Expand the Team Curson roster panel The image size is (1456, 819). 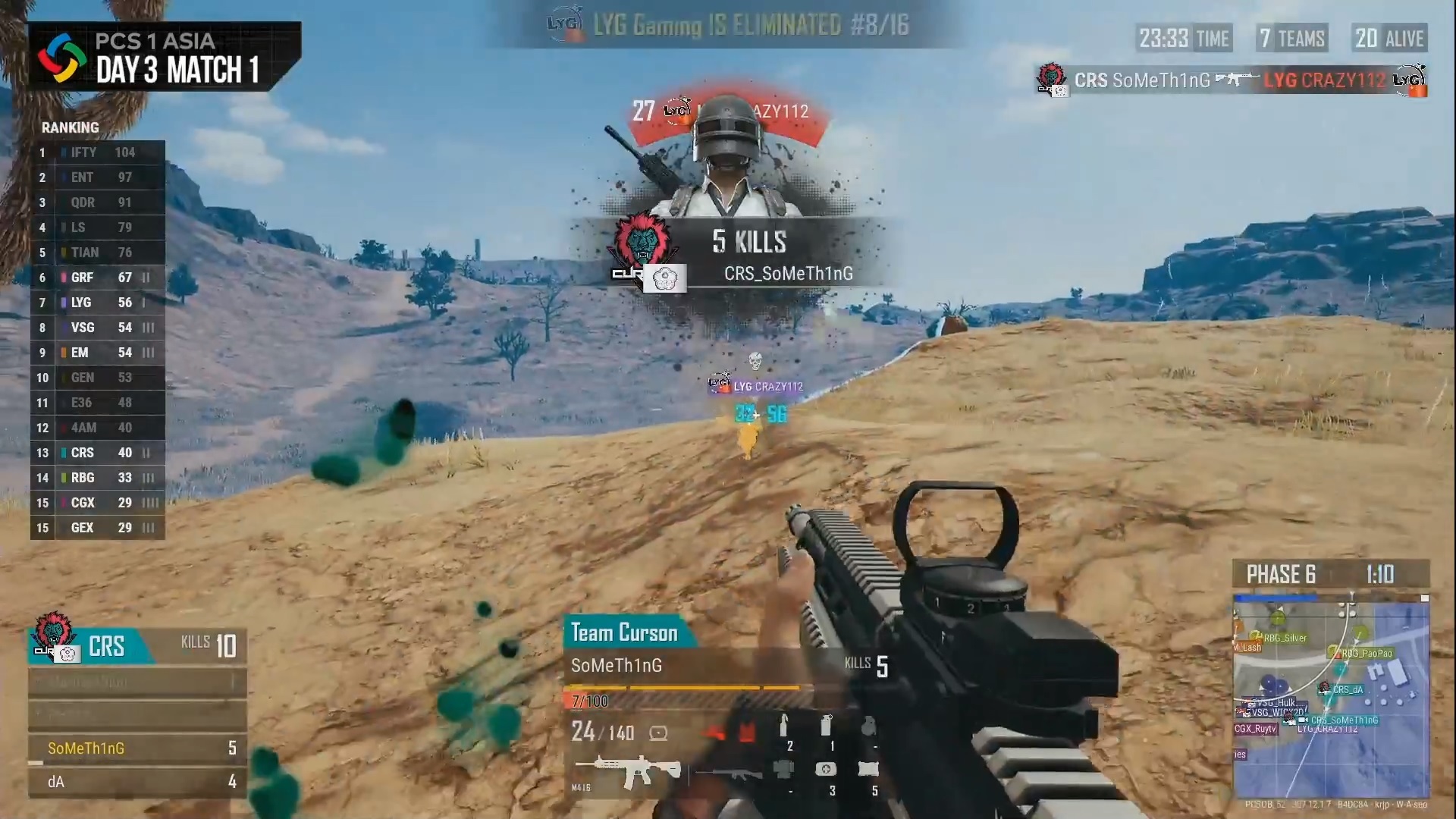click(x=626, y=632)
